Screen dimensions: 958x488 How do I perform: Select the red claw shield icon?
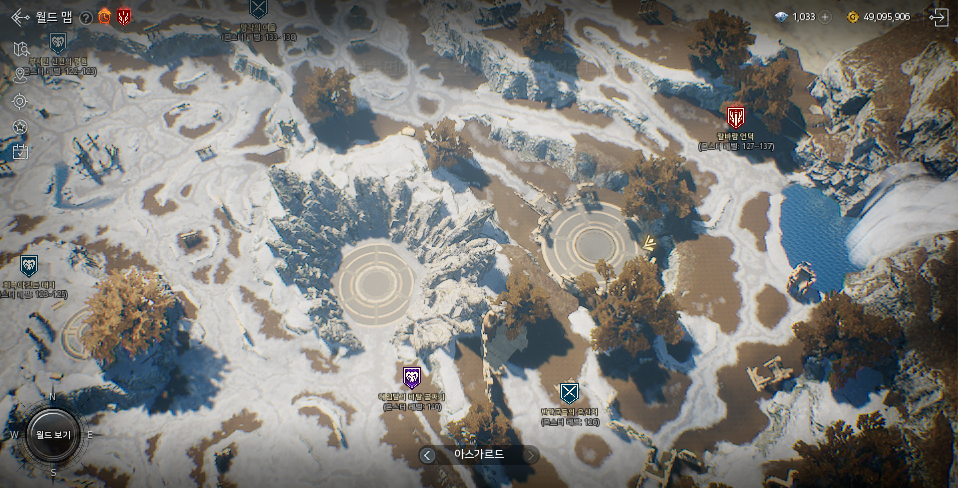(124, 17)
